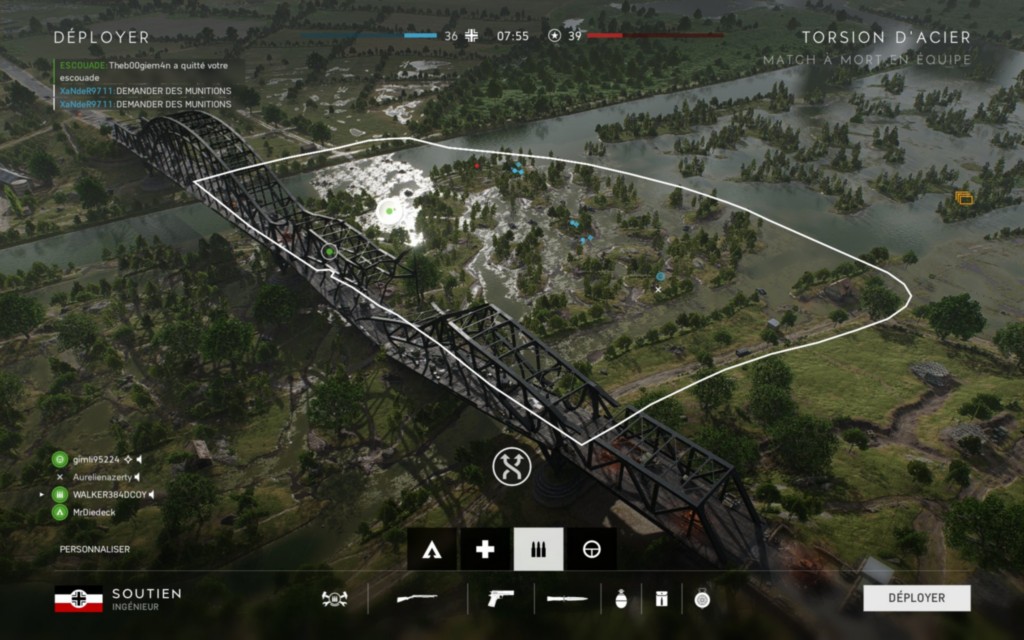Select the grenade slot
Screen dimensions: 1024x640
[620, 599]
